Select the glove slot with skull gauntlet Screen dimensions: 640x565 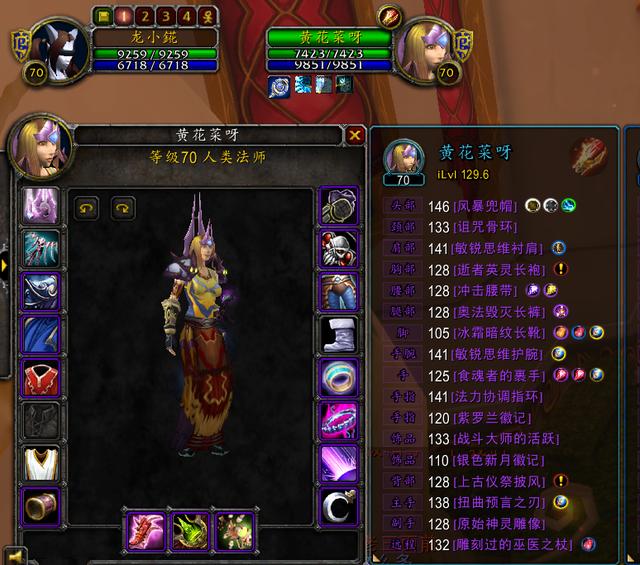coord(339,249)
